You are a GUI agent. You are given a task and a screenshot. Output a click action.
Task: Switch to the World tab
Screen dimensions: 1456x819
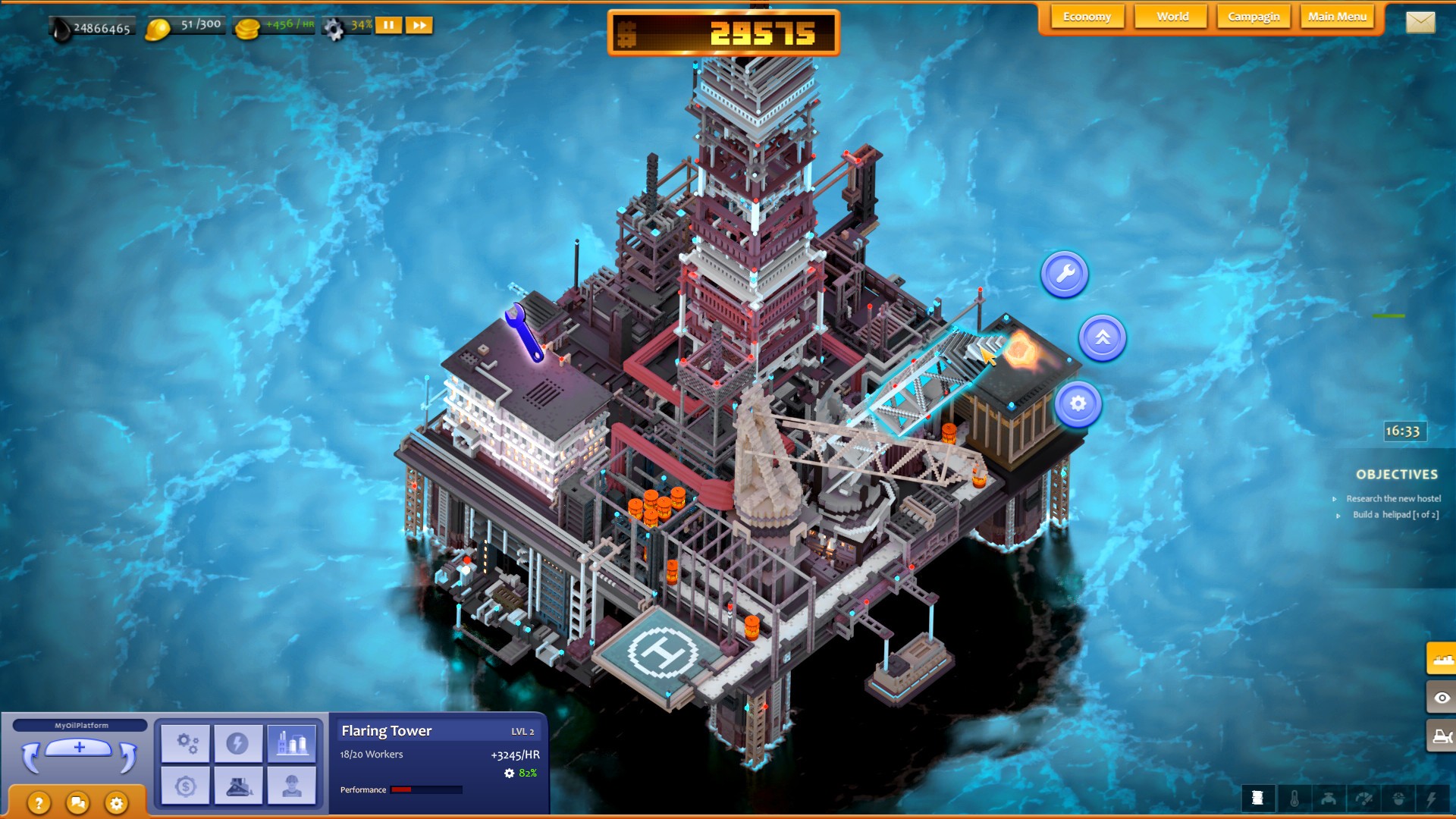1171,16
